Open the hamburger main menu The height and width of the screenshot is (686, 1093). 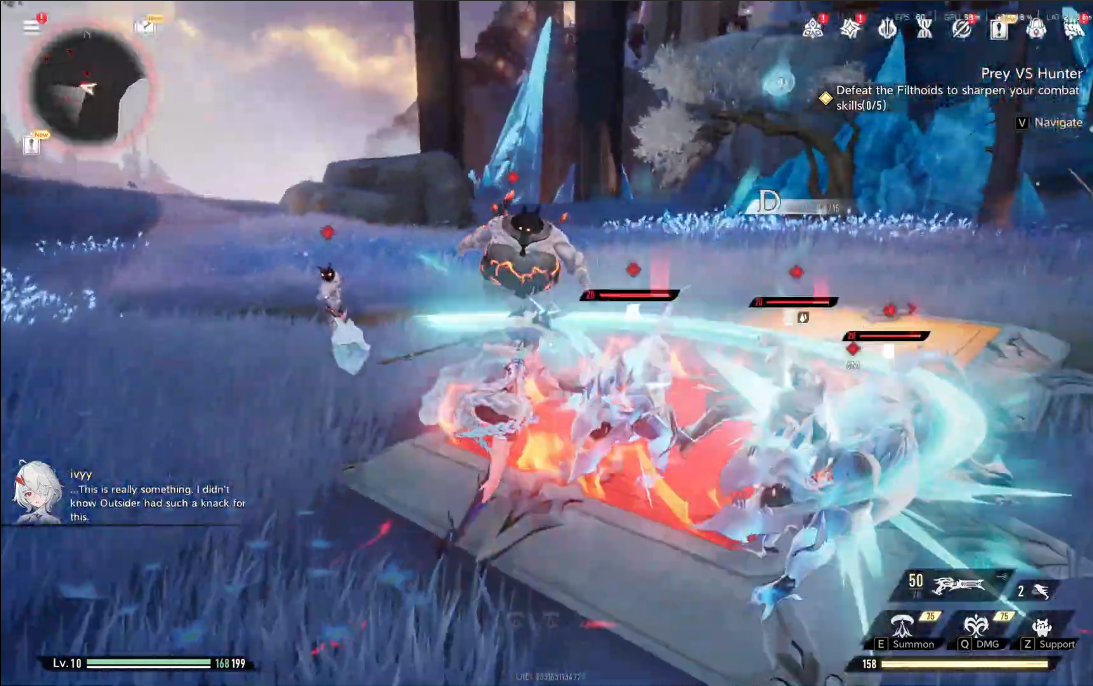[31, 27]
